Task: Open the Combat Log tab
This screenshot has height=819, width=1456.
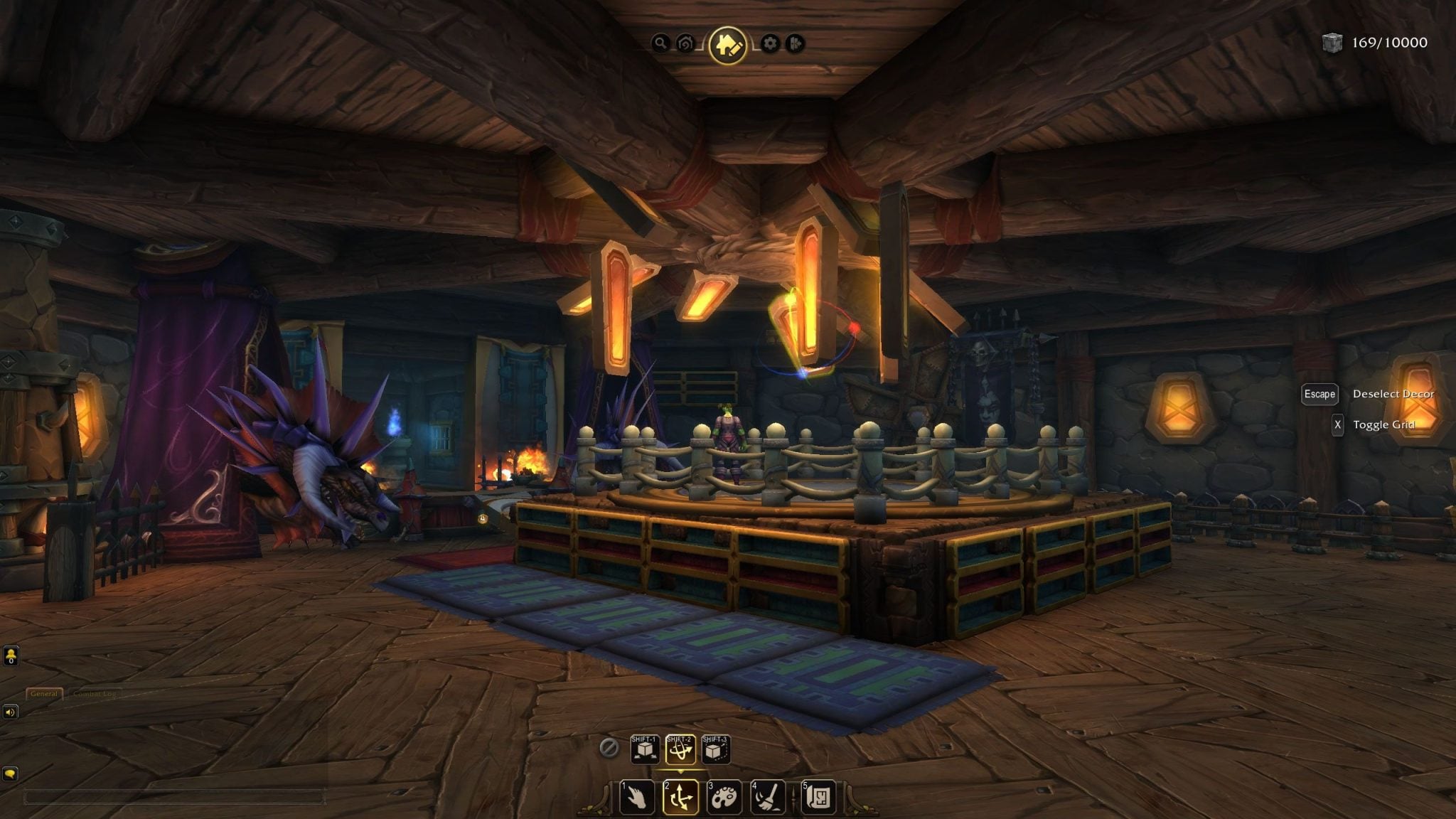Action: click(x=95, y=694)
